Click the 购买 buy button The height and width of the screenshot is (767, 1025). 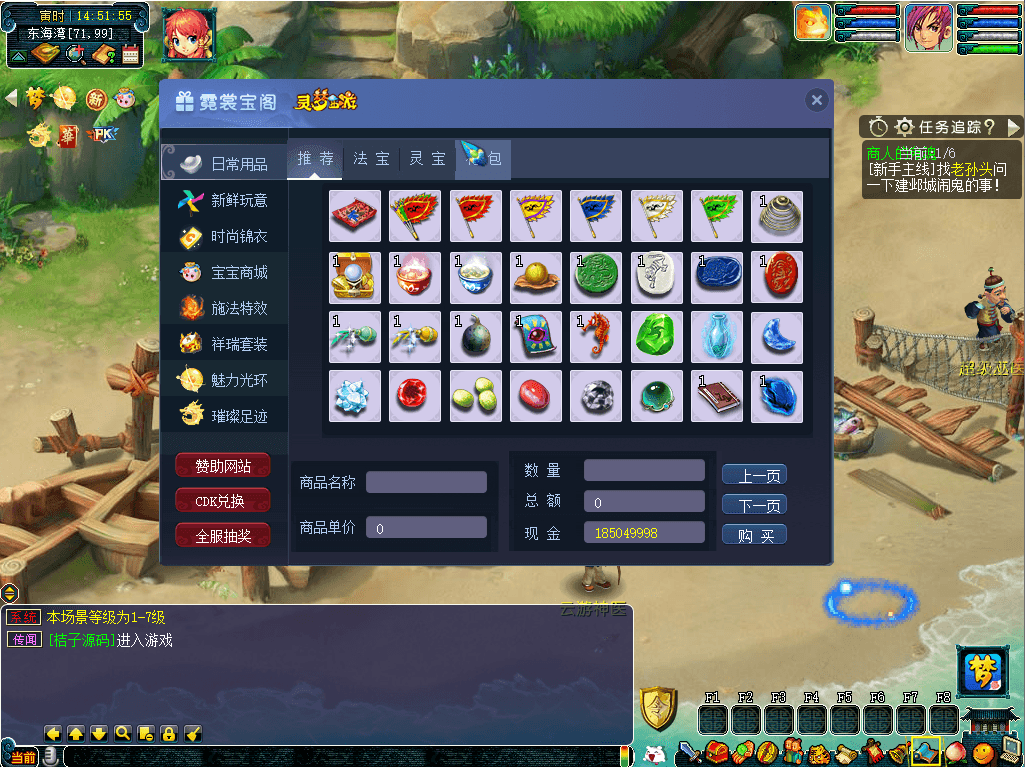coord(754,535)
